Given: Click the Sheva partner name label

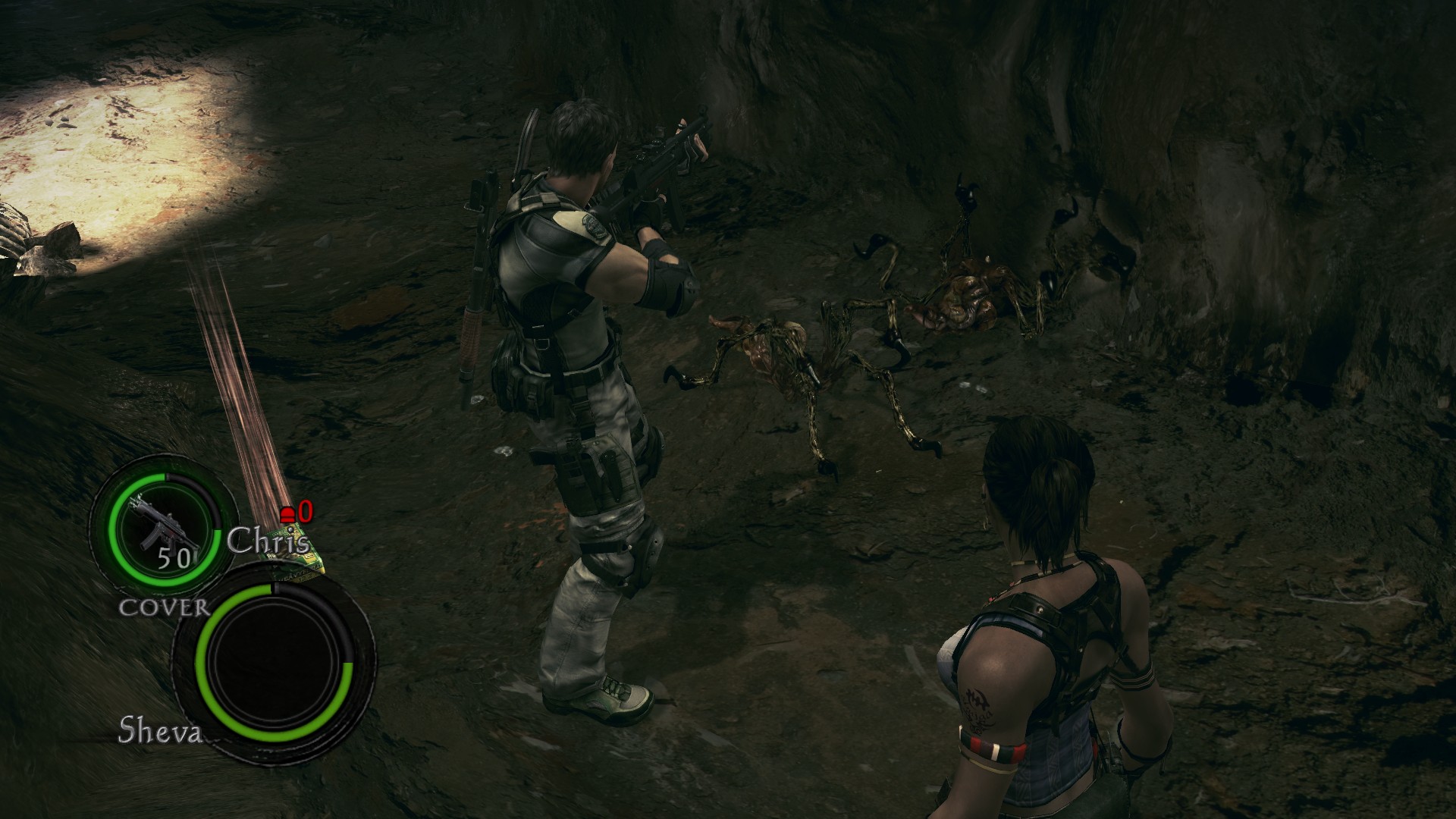Looking at the screenshot, I should [158, 731].
